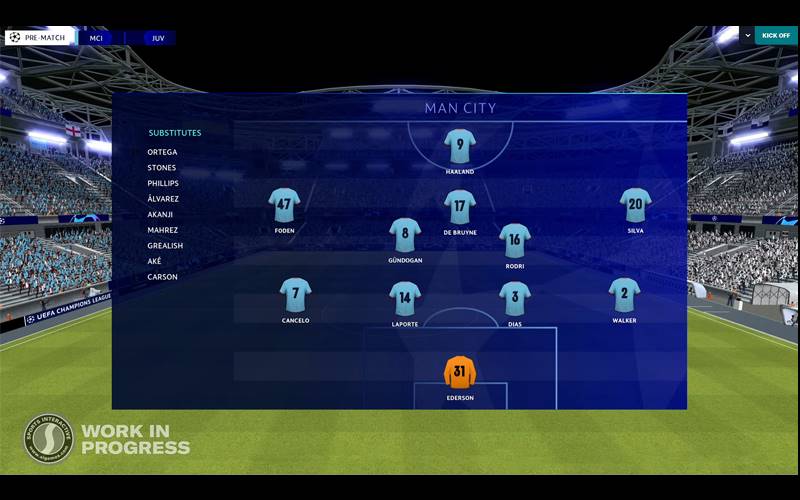Pick substitute Mahrez from the list

(163, 230)
